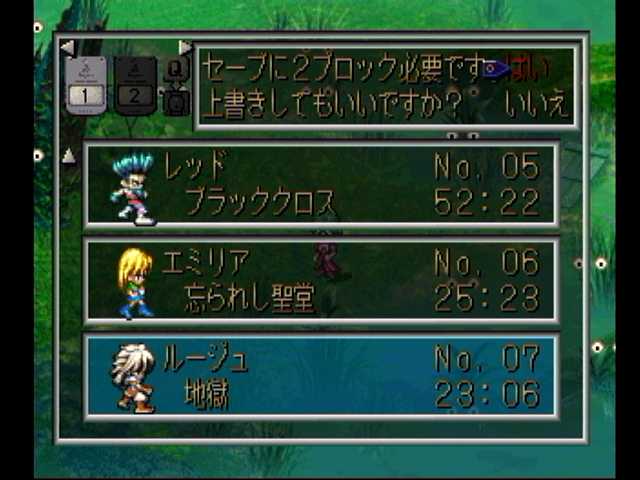Click the right arrow above the memory cards
Image resolution: width=640 pixels, height=480 pixels.
tap(185, 47)
